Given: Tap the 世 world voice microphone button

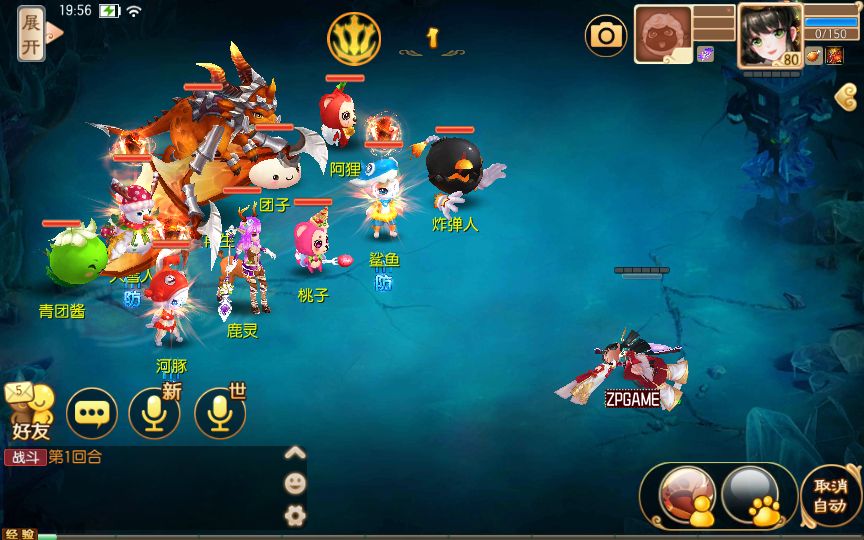Looking at the screenshot, I should click(220, 413).
